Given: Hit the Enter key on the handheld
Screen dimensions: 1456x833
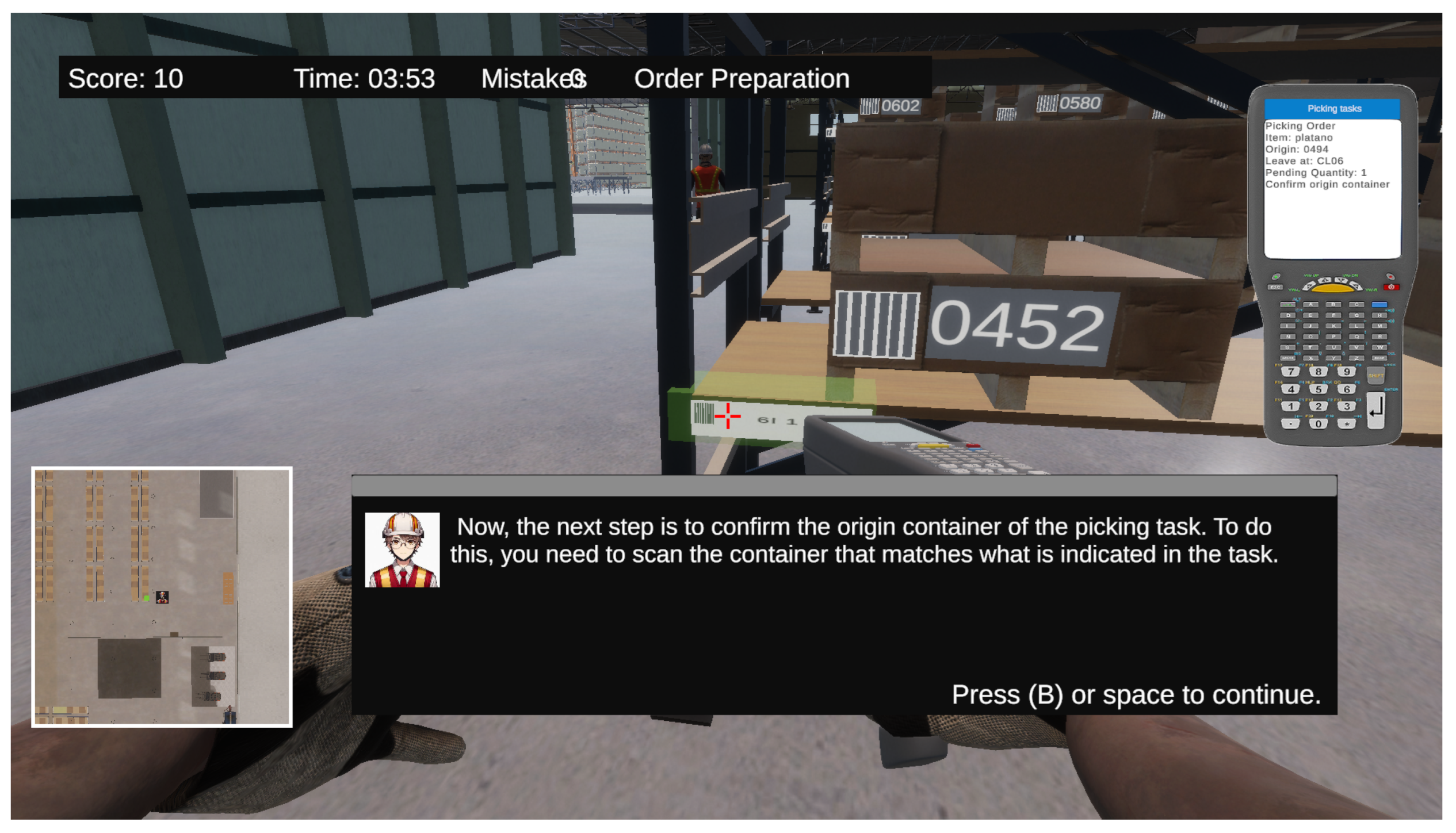Looking at the screenshot, I should 1375,410.
